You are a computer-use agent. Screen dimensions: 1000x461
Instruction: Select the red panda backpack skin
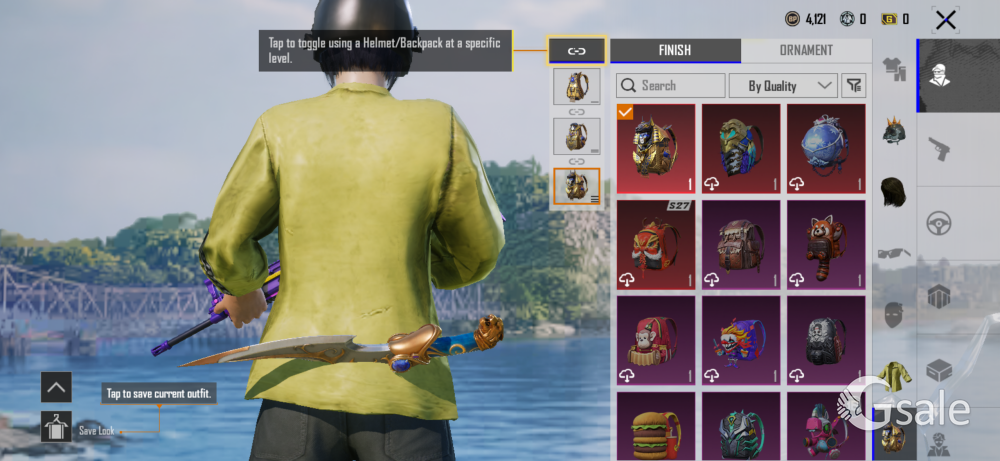coord(826,244)
